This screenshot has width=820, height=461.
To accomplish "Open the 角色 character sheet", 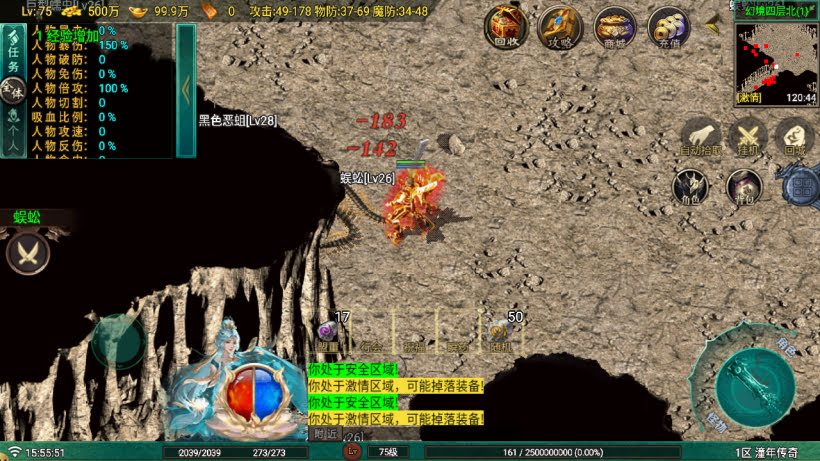I will 690,187.
